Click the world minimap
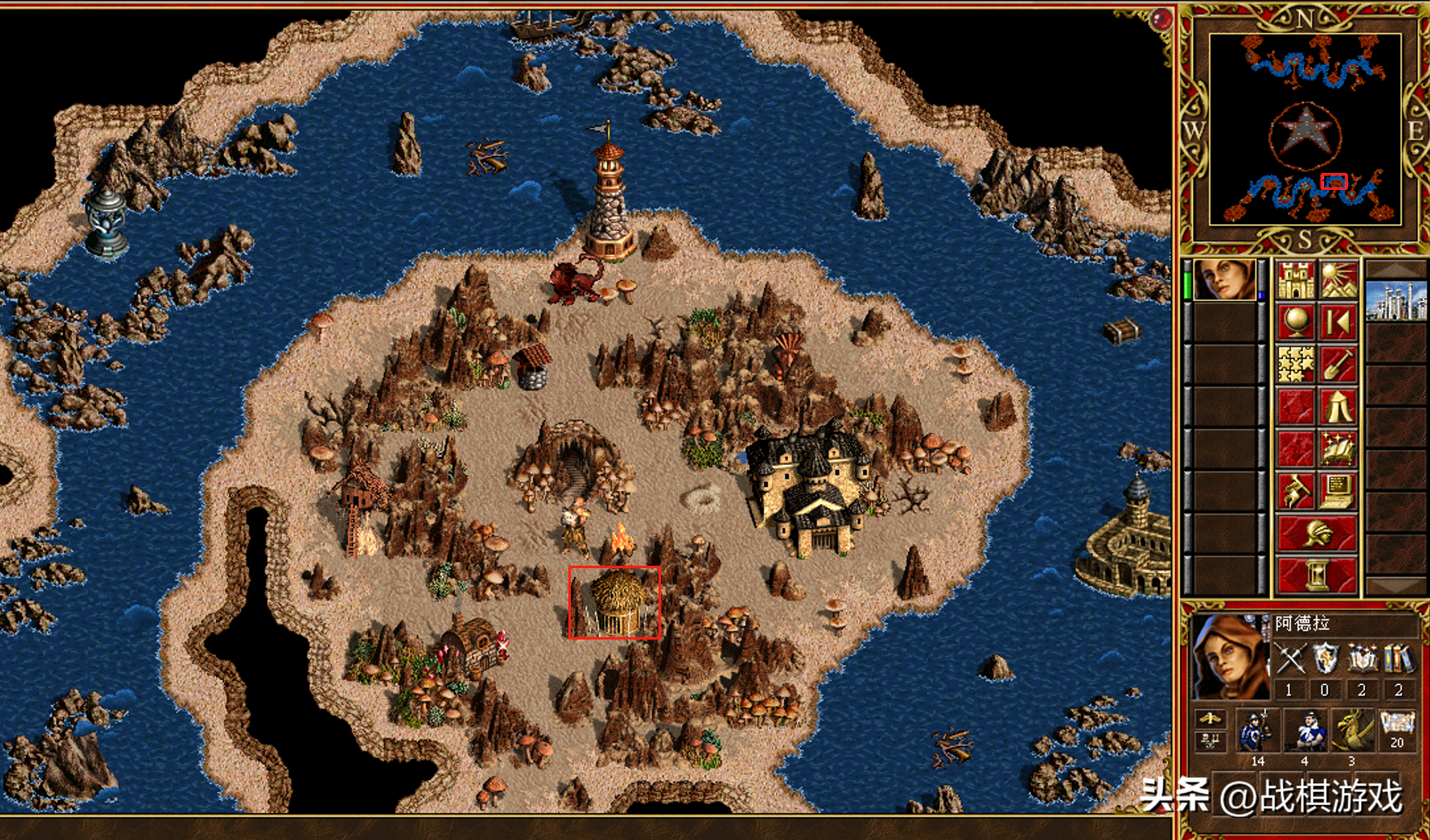 [x=1305, y=129]
